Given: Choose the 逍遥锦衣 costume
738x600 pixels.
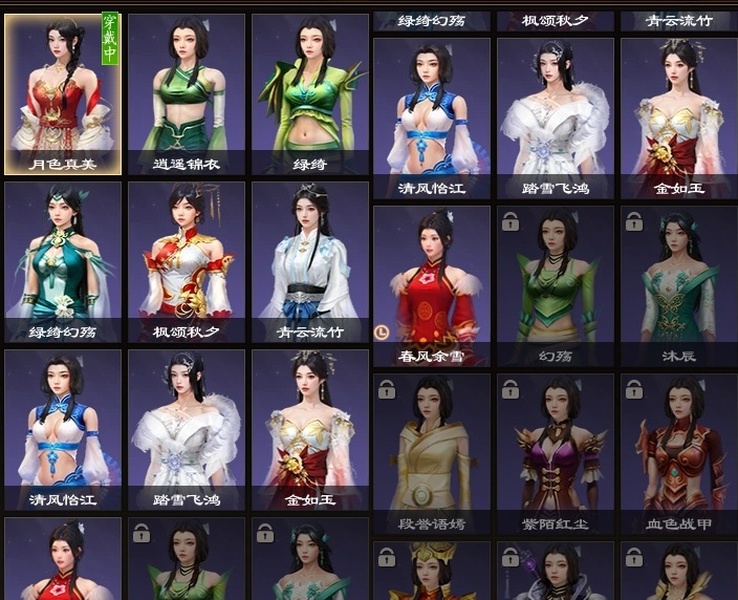Looking at the screenshot, I should click(x=186, y=94).
